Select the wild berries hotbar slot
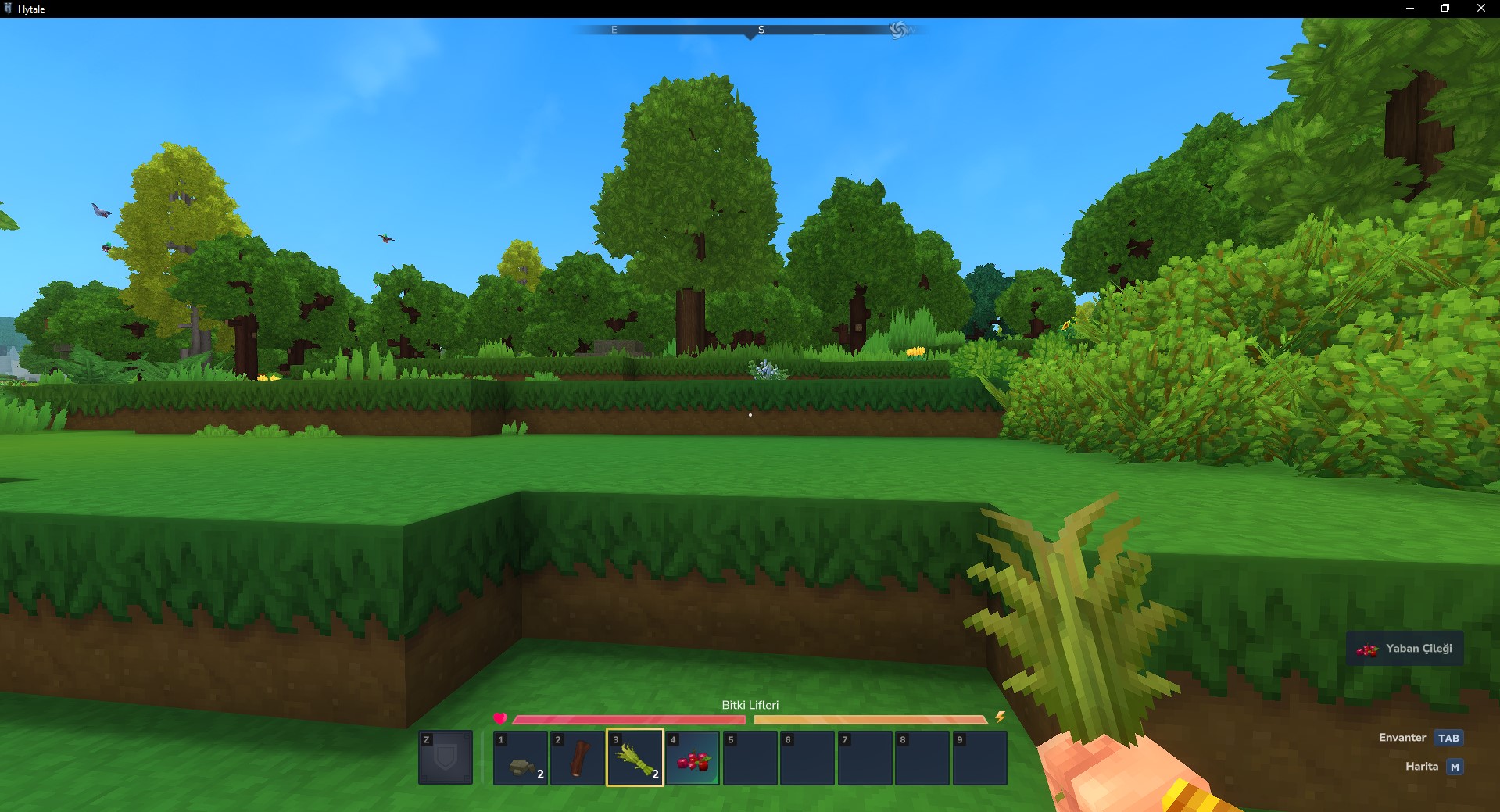The height and width of the screenshot is (812, 1500). click(x=693, y=757)
